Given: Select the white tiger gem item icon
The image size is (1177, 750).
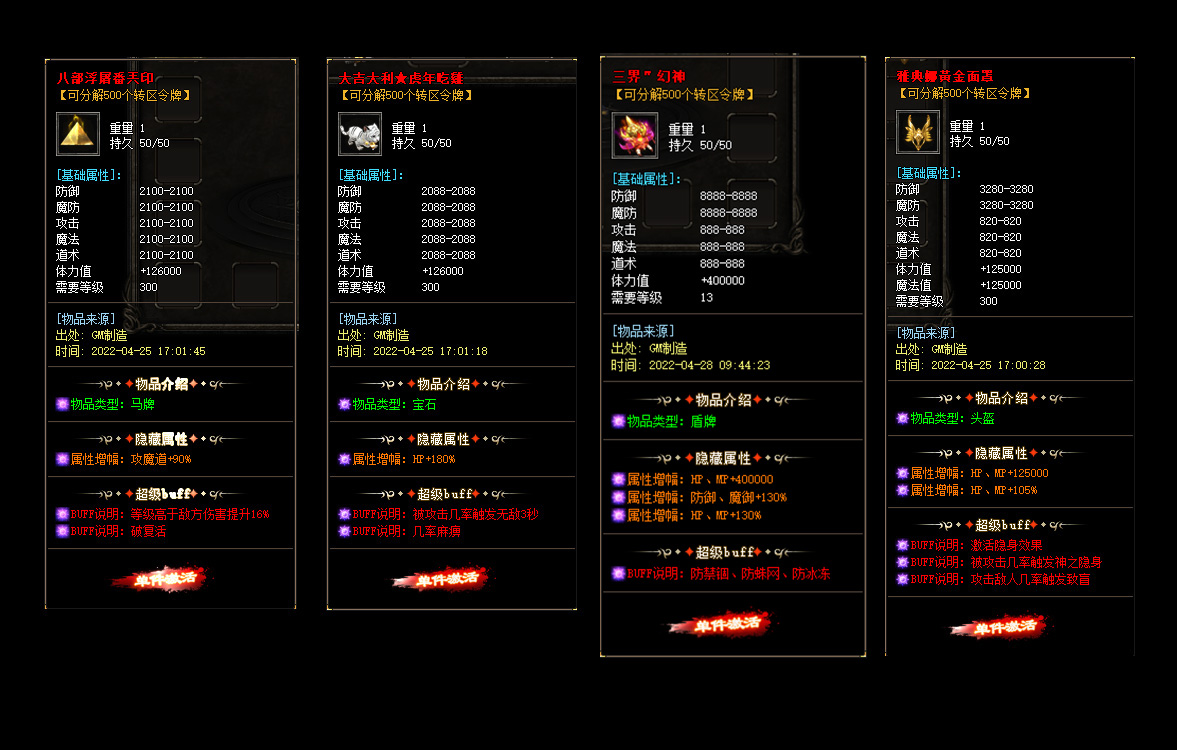Looking at the screenshot, I should 360,133.
